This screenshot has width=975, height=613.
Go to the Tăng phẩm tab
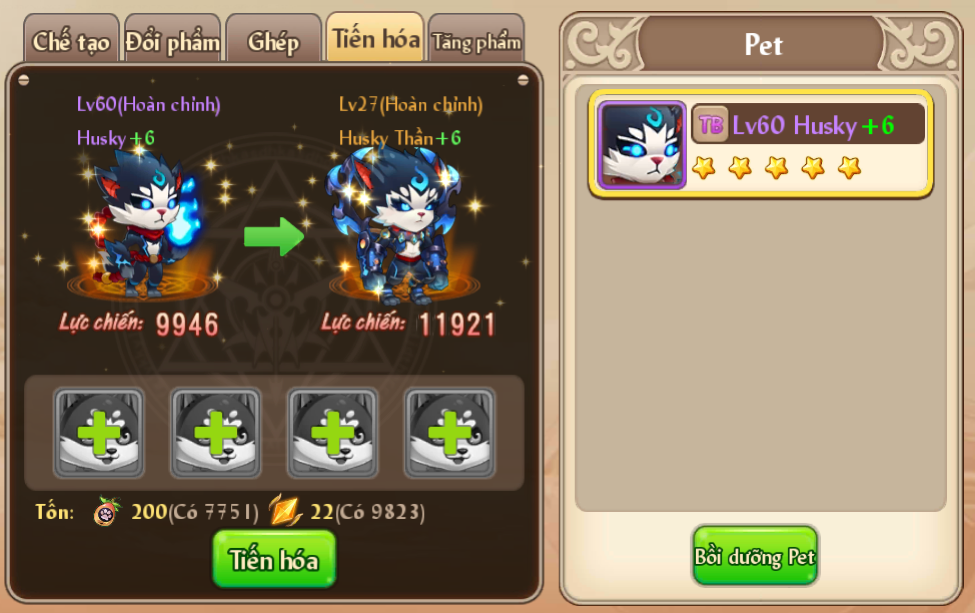click(x=476, y=41)
